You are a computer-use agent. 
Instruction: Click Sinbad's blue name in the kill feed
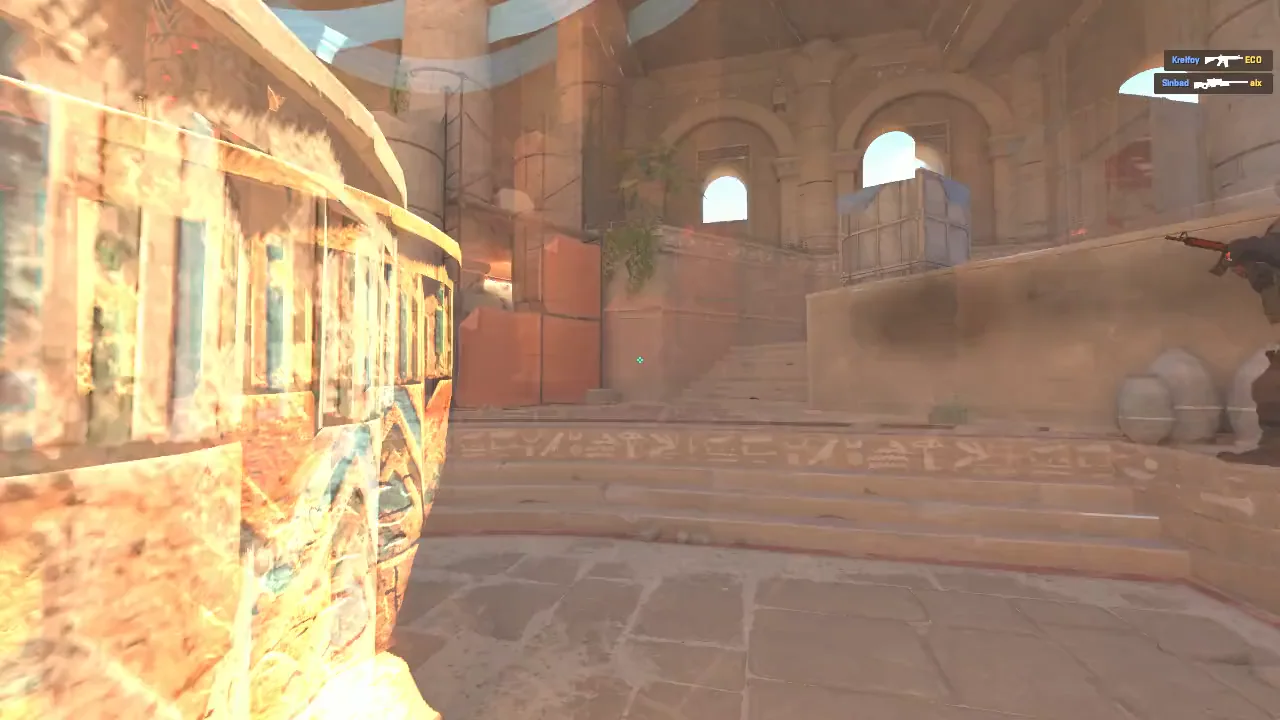click(x=1175, y=83)
